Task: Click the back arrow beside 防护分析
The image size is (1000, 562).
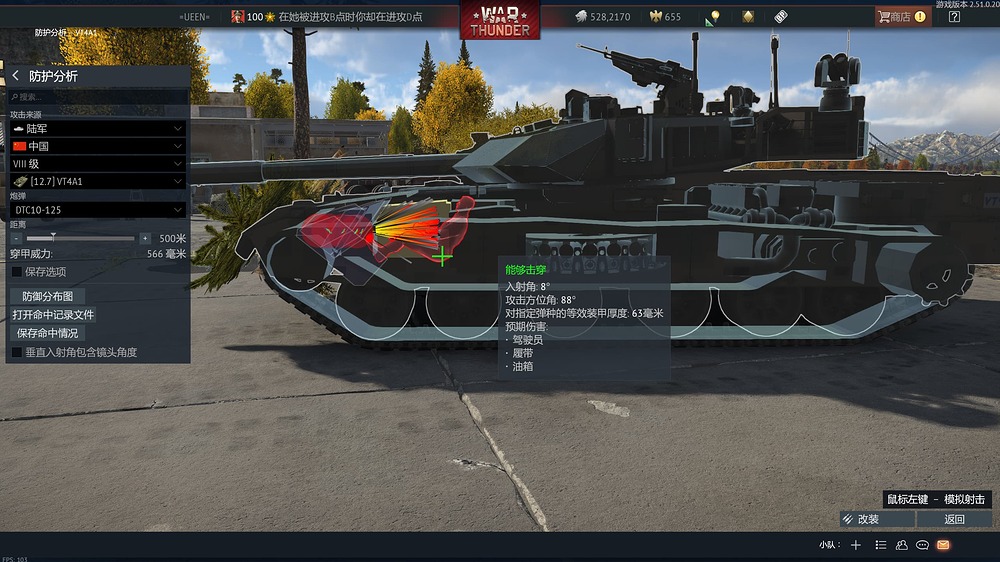Action: click(16, 76)
